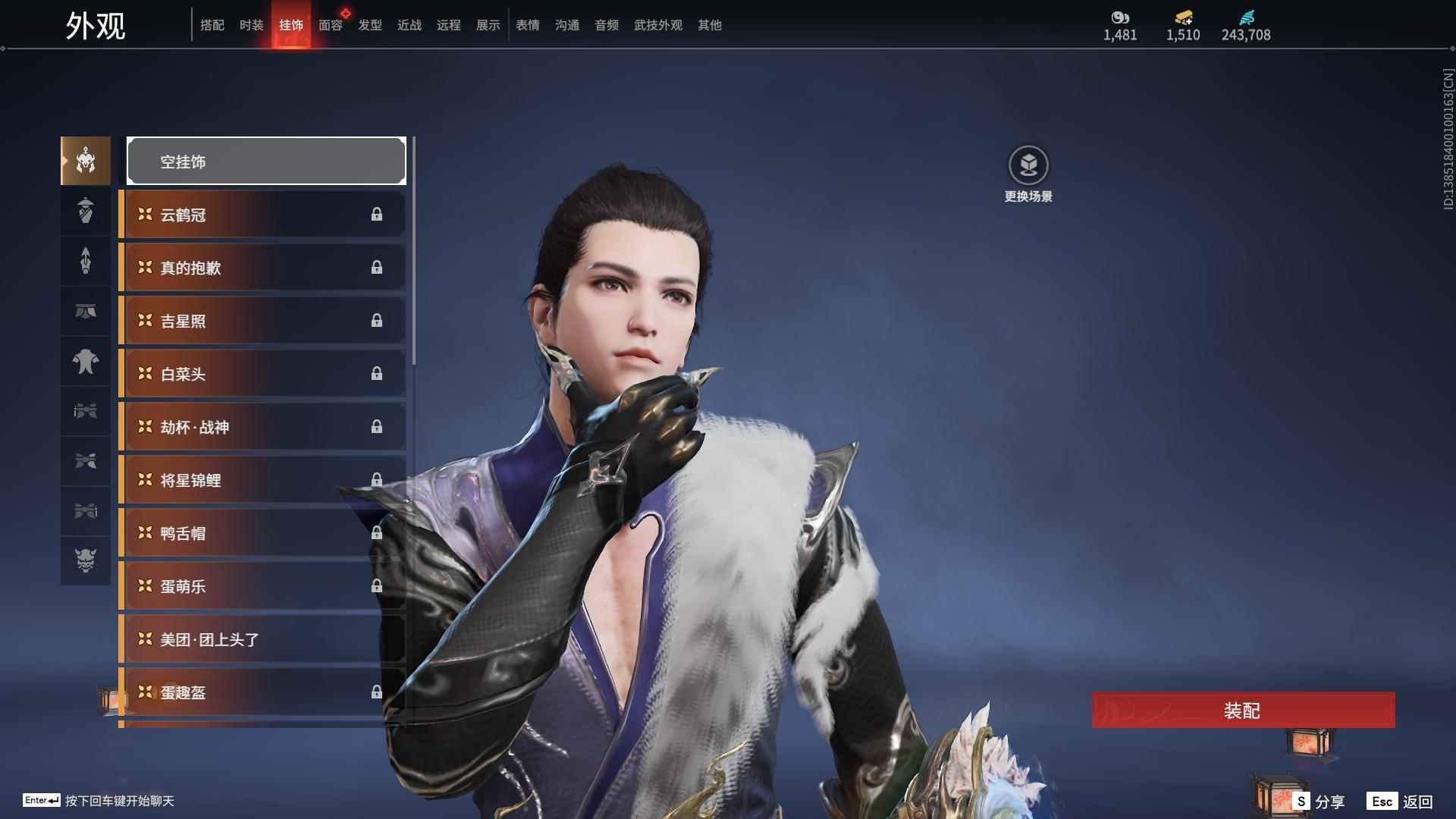Choose the 空挂饰 empty accessory option
Viewport: 1456px width, 819px height.
(266, 161)
